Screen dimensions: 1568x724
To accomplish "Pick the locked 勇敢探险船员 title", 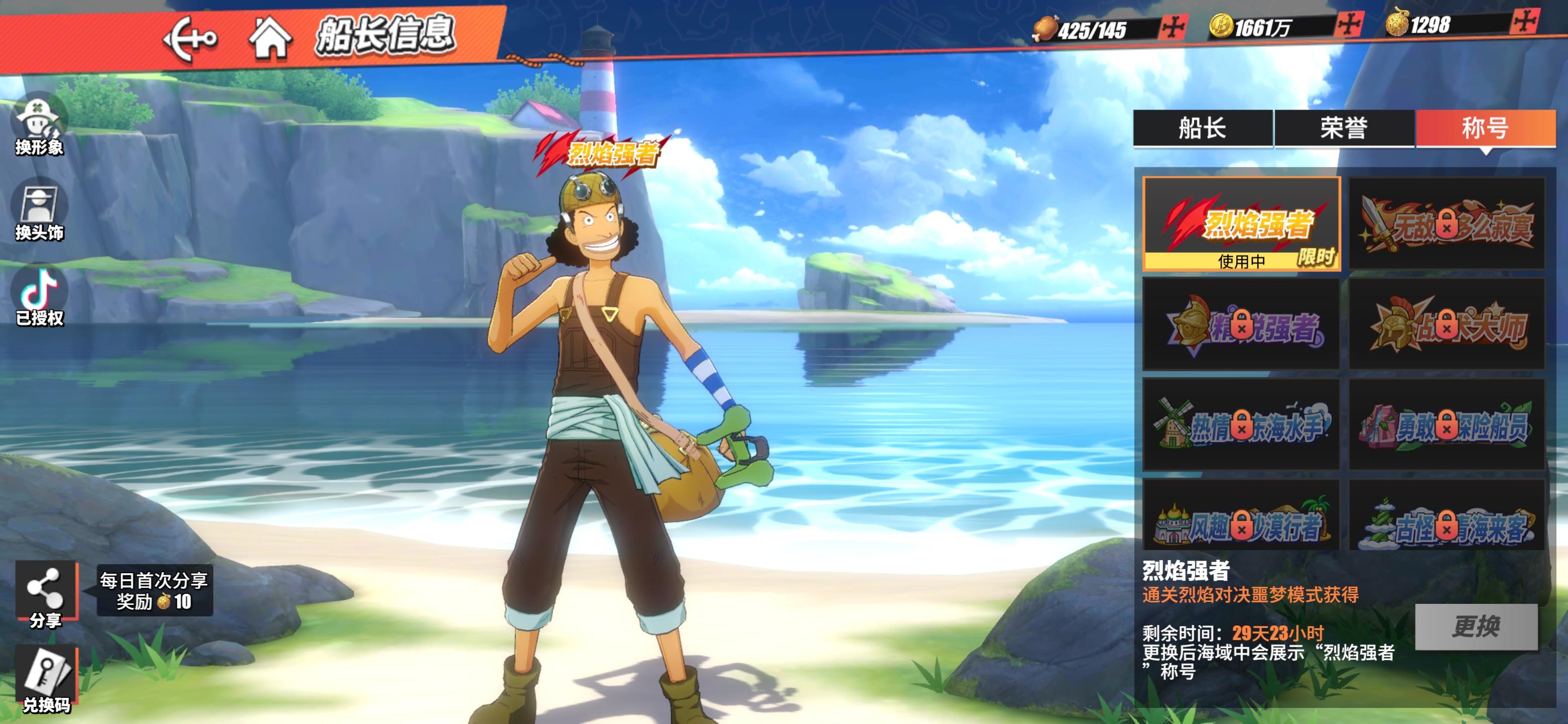I will (x=1446, y=425).
